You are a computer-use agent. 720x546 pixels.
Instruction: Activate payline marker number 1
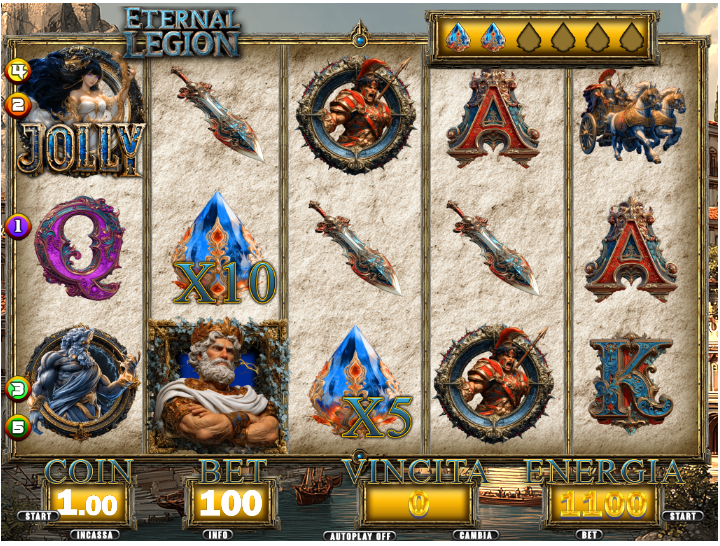[x=17, y=226]
